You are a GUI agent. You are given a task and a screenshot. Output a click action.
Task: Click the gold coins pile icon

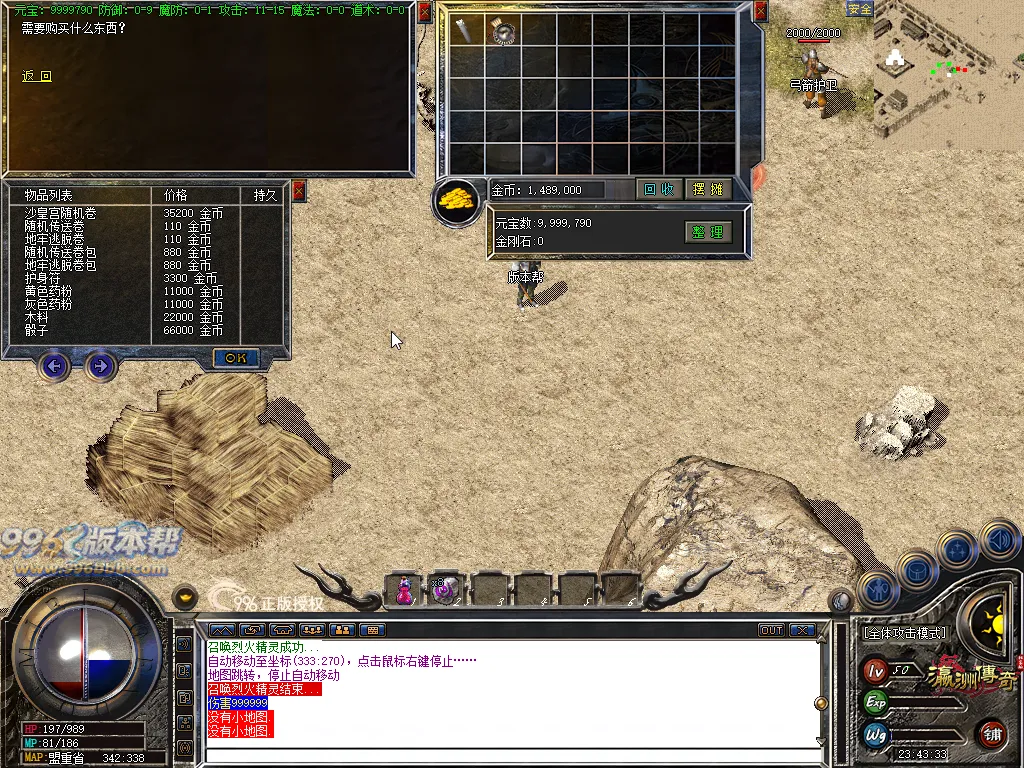click(460, 198)
